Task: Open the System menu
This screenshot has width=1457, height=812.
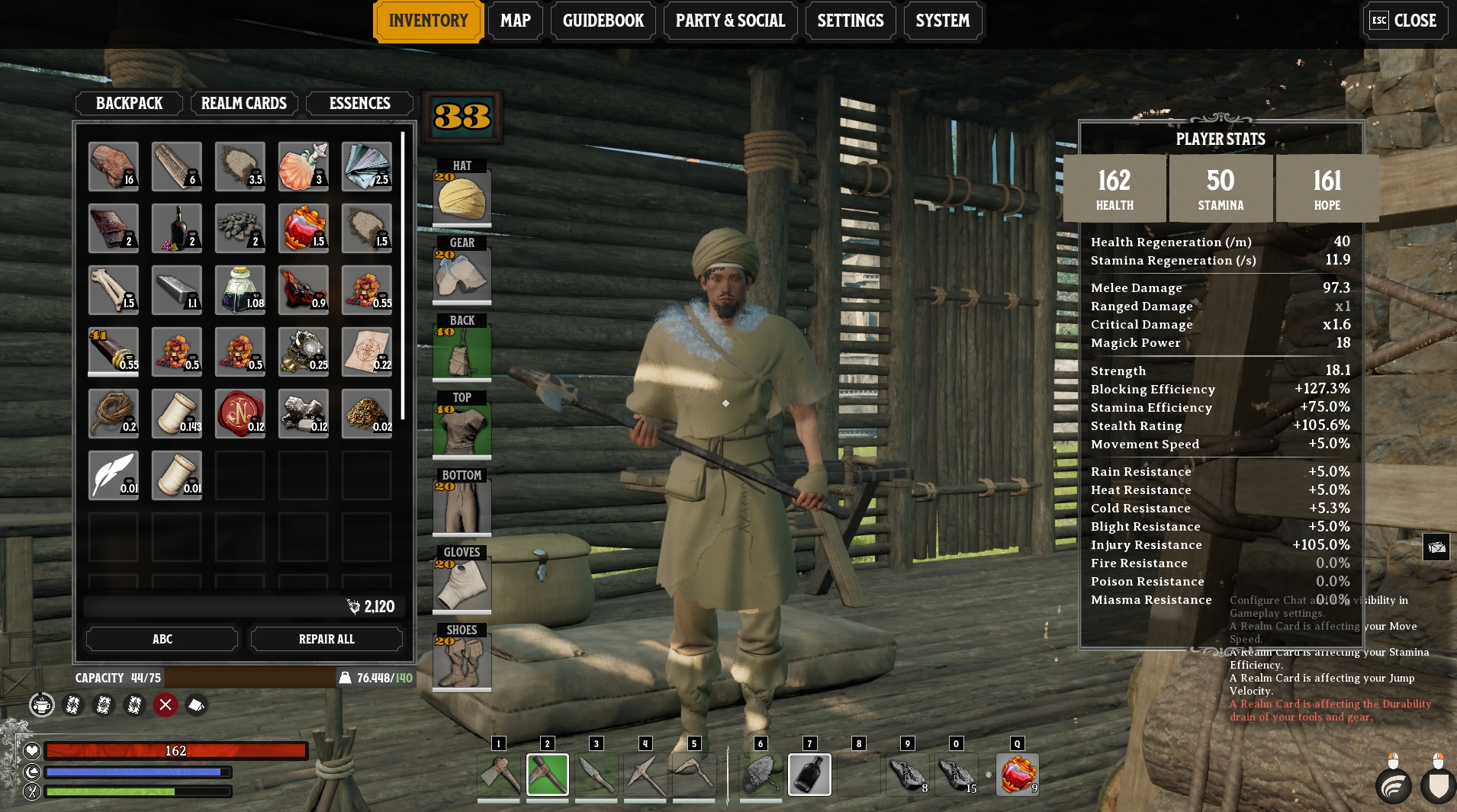Action: (x=942, y=21)
